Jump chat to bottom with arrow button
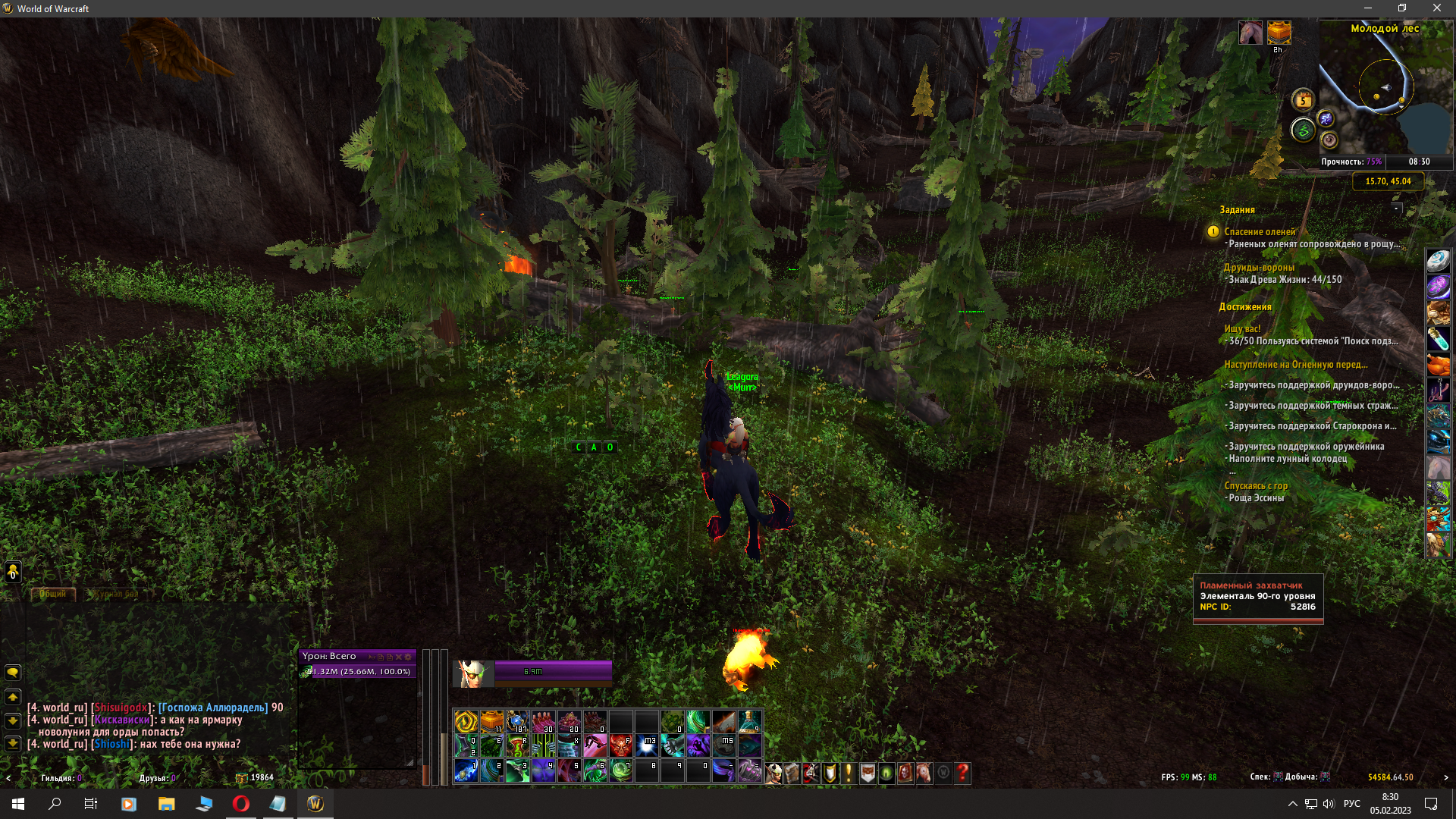 (x=13, y=744)
